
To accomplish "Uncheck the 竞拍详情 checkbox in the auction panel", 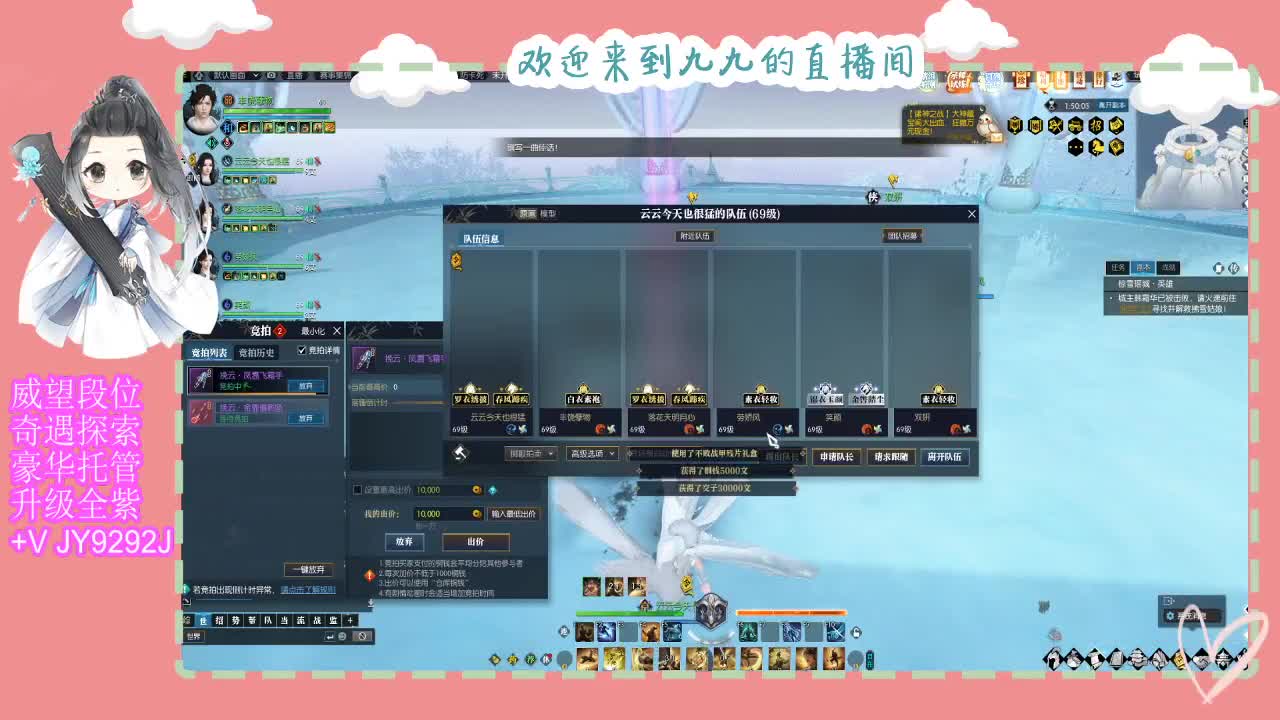I will [x=300, y=350].
